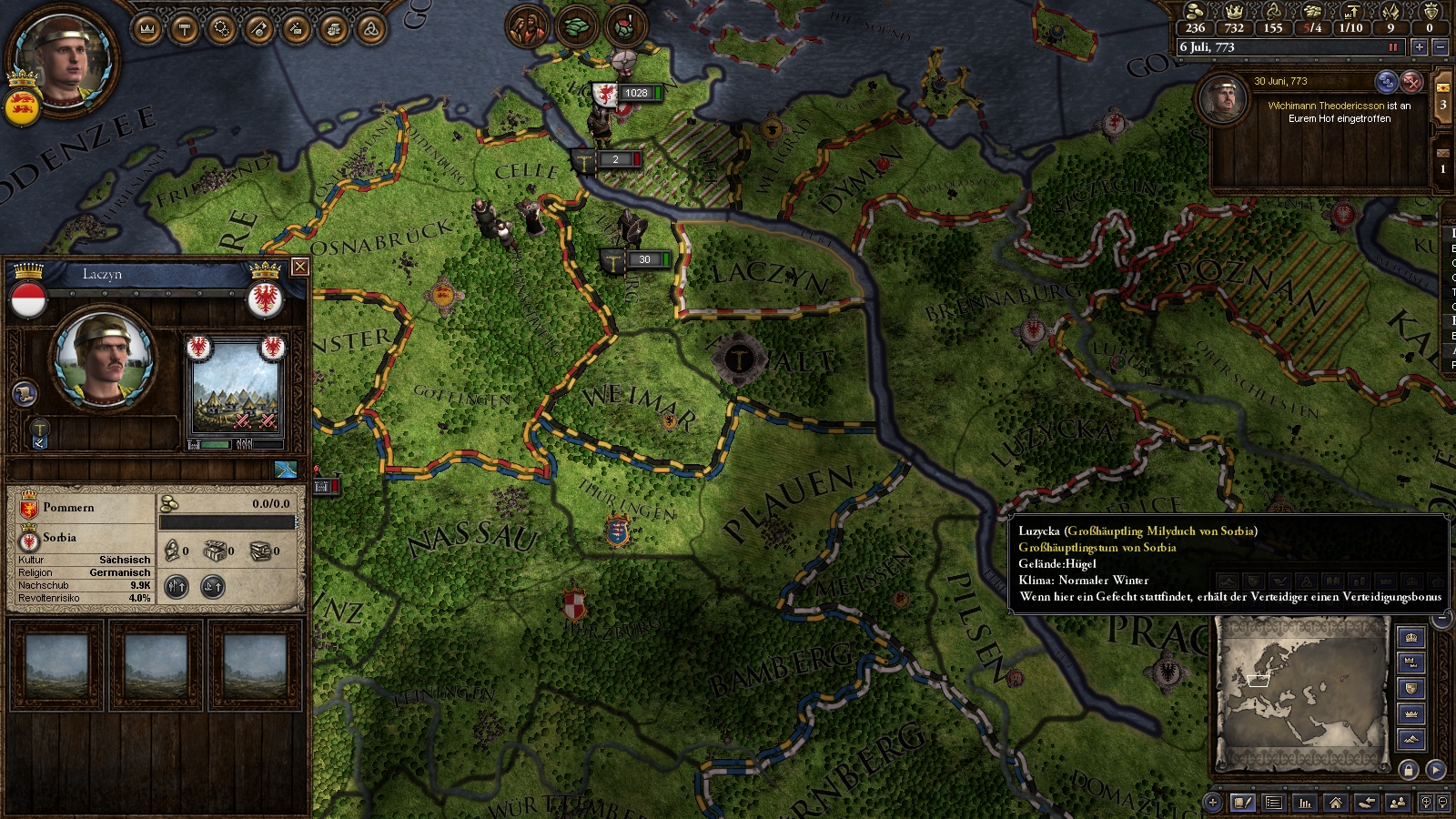Screen dimensions: 1456x819
Task: Click the Sorbia title row
Action: 82,538
